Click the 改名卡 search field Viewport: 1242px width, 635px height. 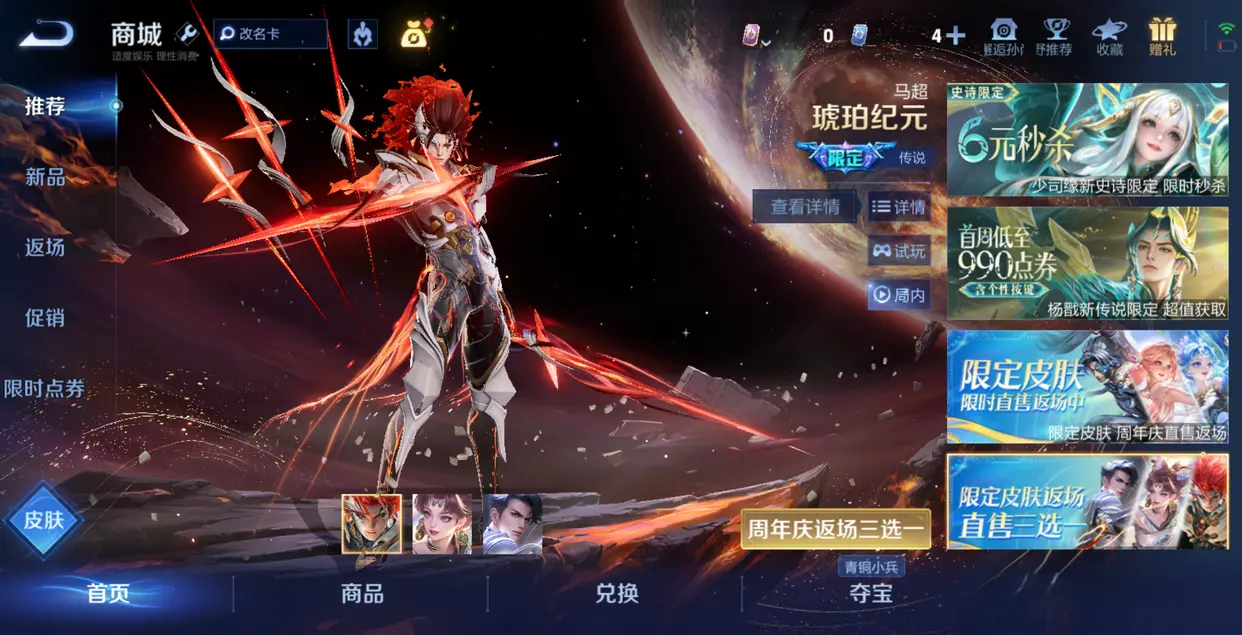(271, 34)
